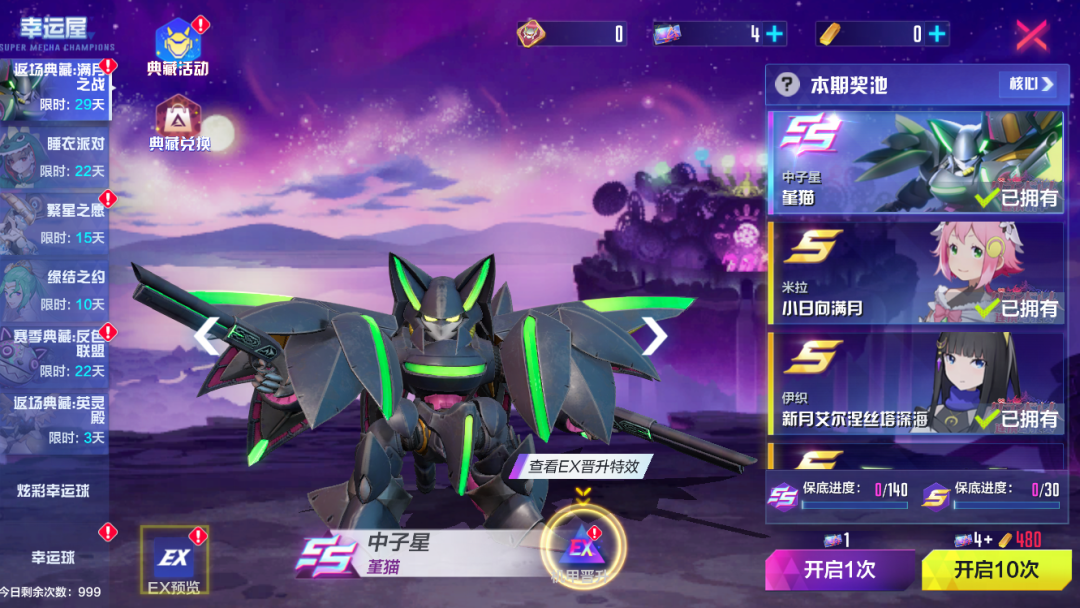This screenshot has width=1080, height=608.
Task: View the 查看EX晋升特效 promotion effects
Action: (583, 466)
